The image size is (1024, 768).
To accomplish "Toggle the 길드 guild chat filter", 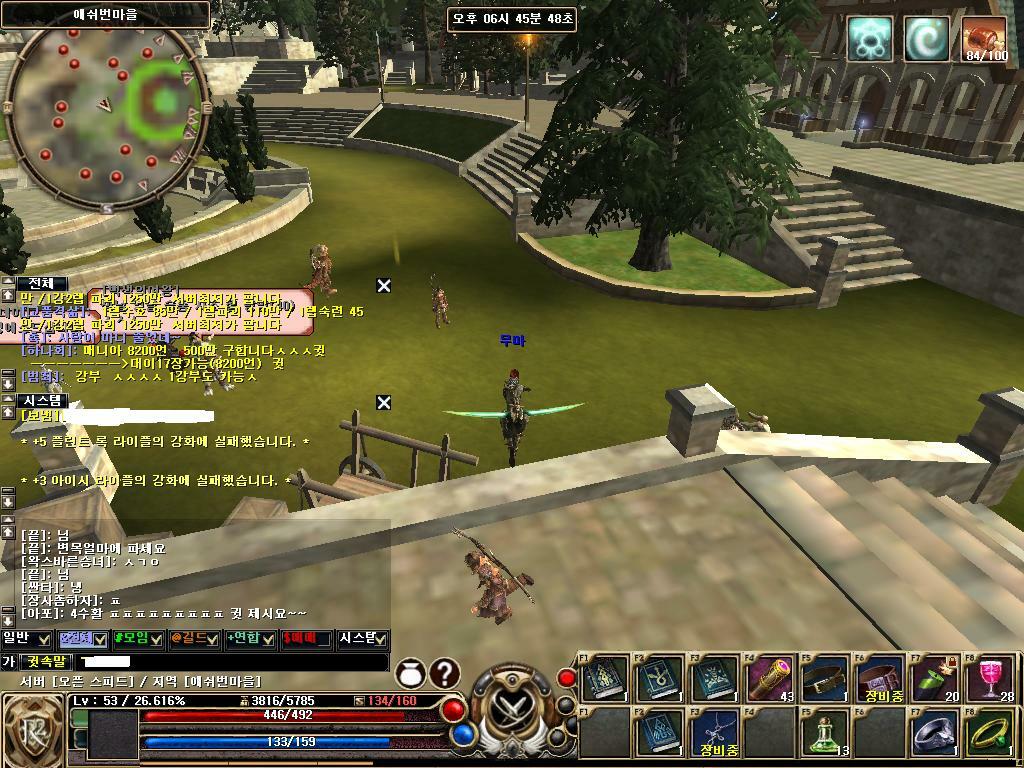I will 194,638.
